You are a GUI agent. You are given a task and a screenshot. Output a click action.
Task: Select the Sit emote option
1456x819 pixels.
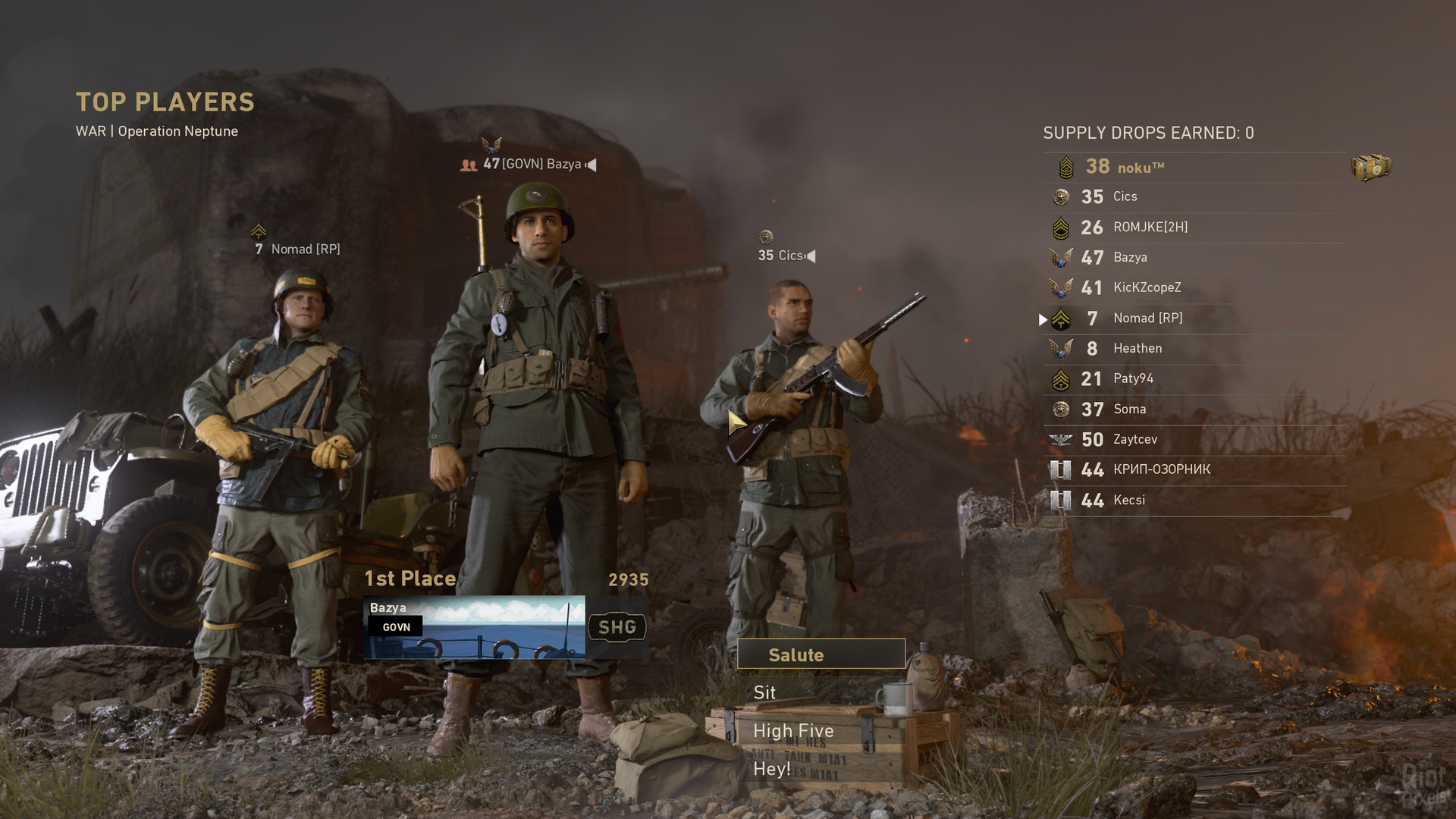(821, 692)
